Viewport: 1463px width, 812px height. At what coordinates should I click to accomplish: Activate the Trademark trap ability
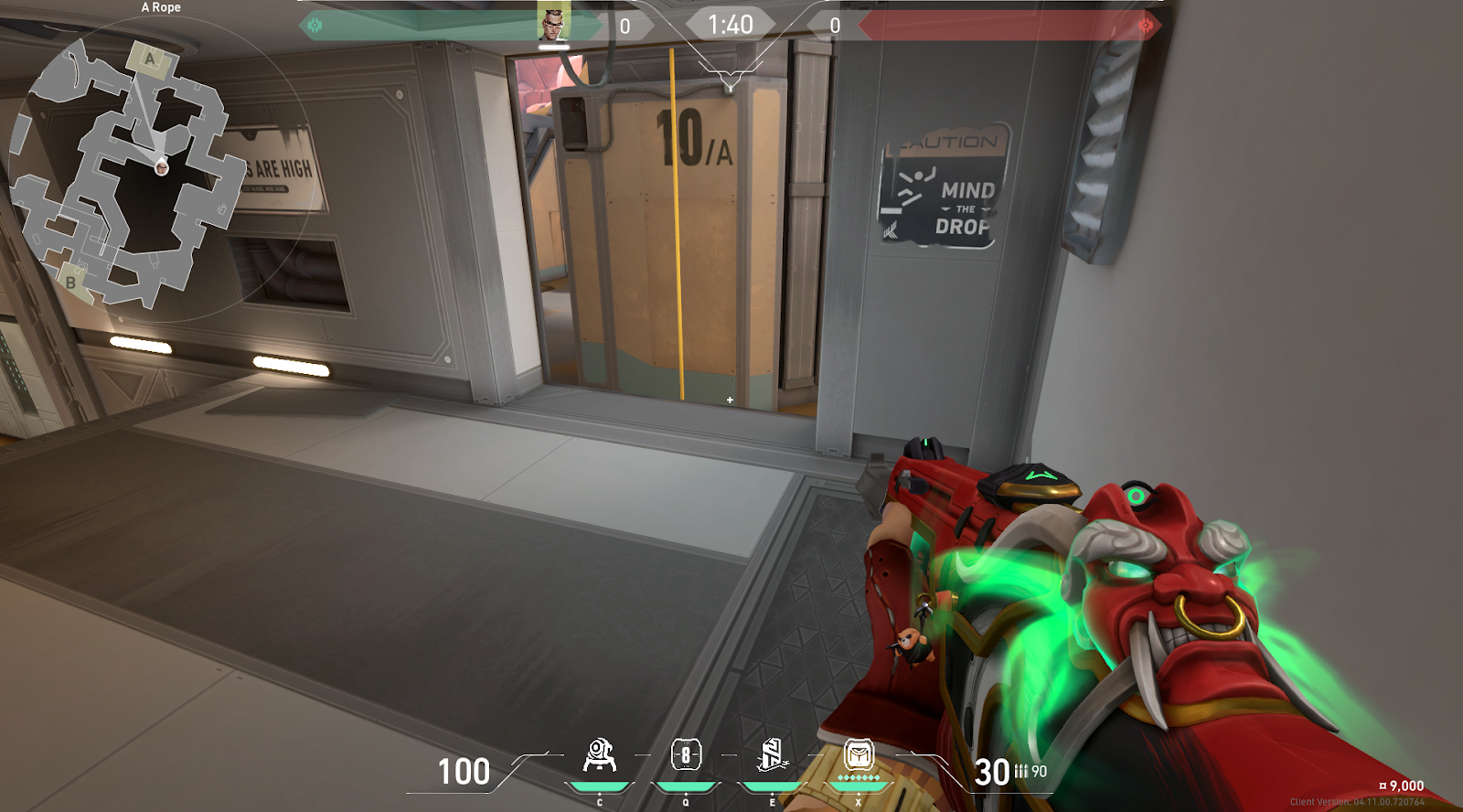[x=599, y=756]
